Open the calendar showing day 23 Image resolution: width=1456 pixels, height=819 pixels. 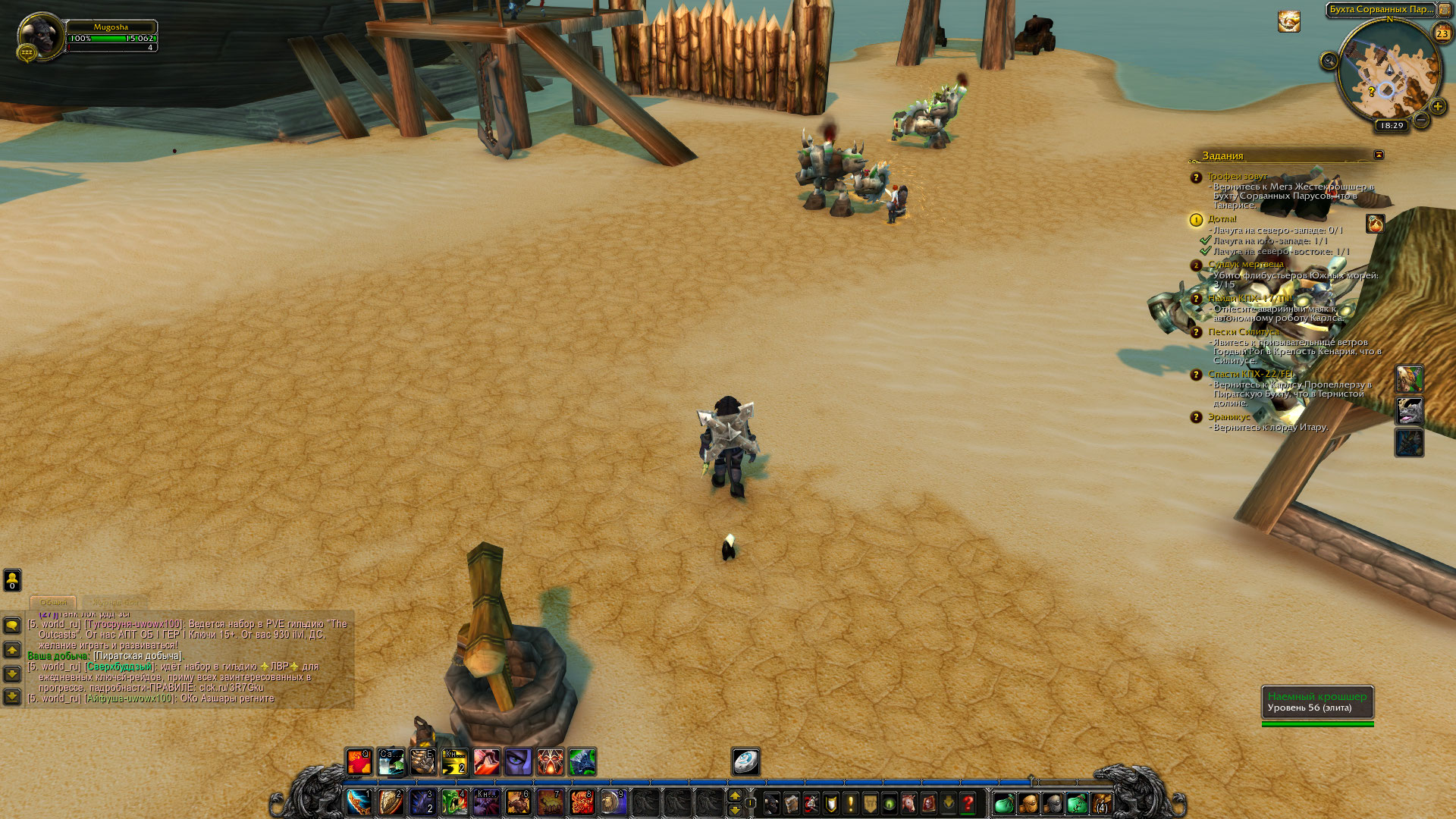(1442, 33)
